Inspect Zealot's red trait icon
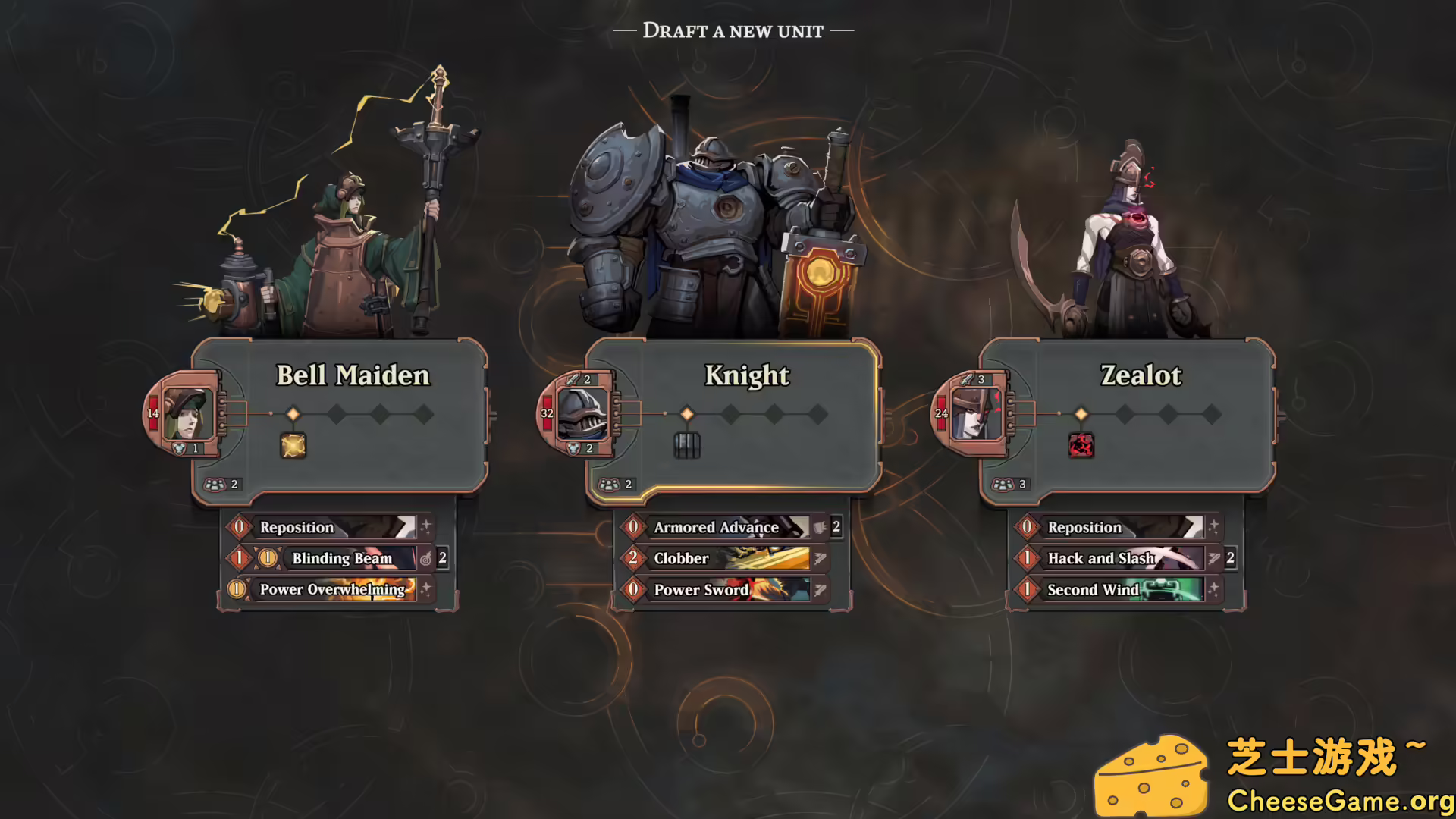Screen dimensions: 1456x819 1081,446
